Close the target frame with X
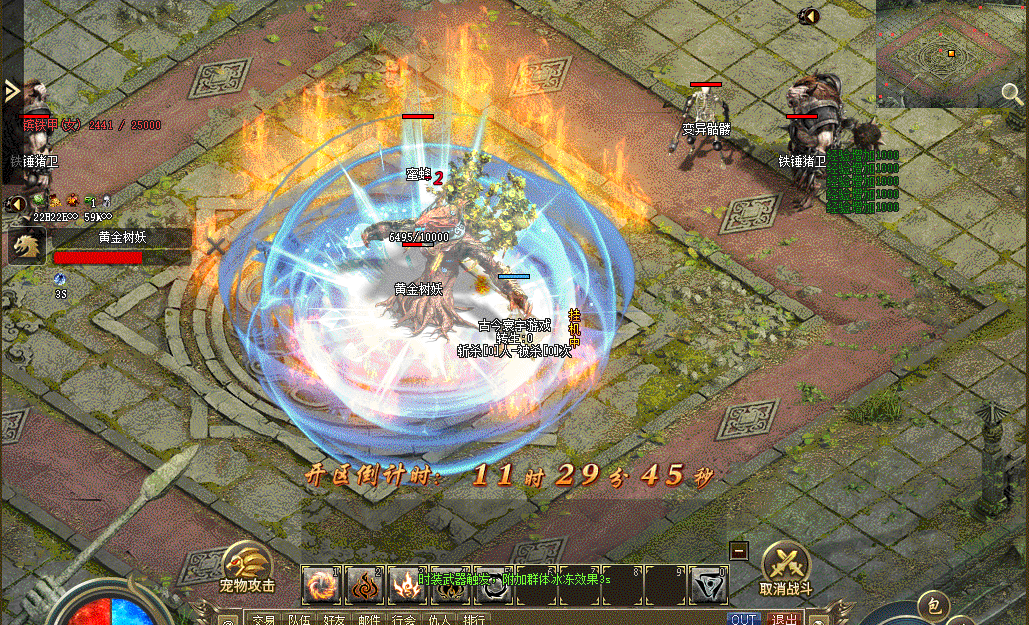 pos(216,244)
